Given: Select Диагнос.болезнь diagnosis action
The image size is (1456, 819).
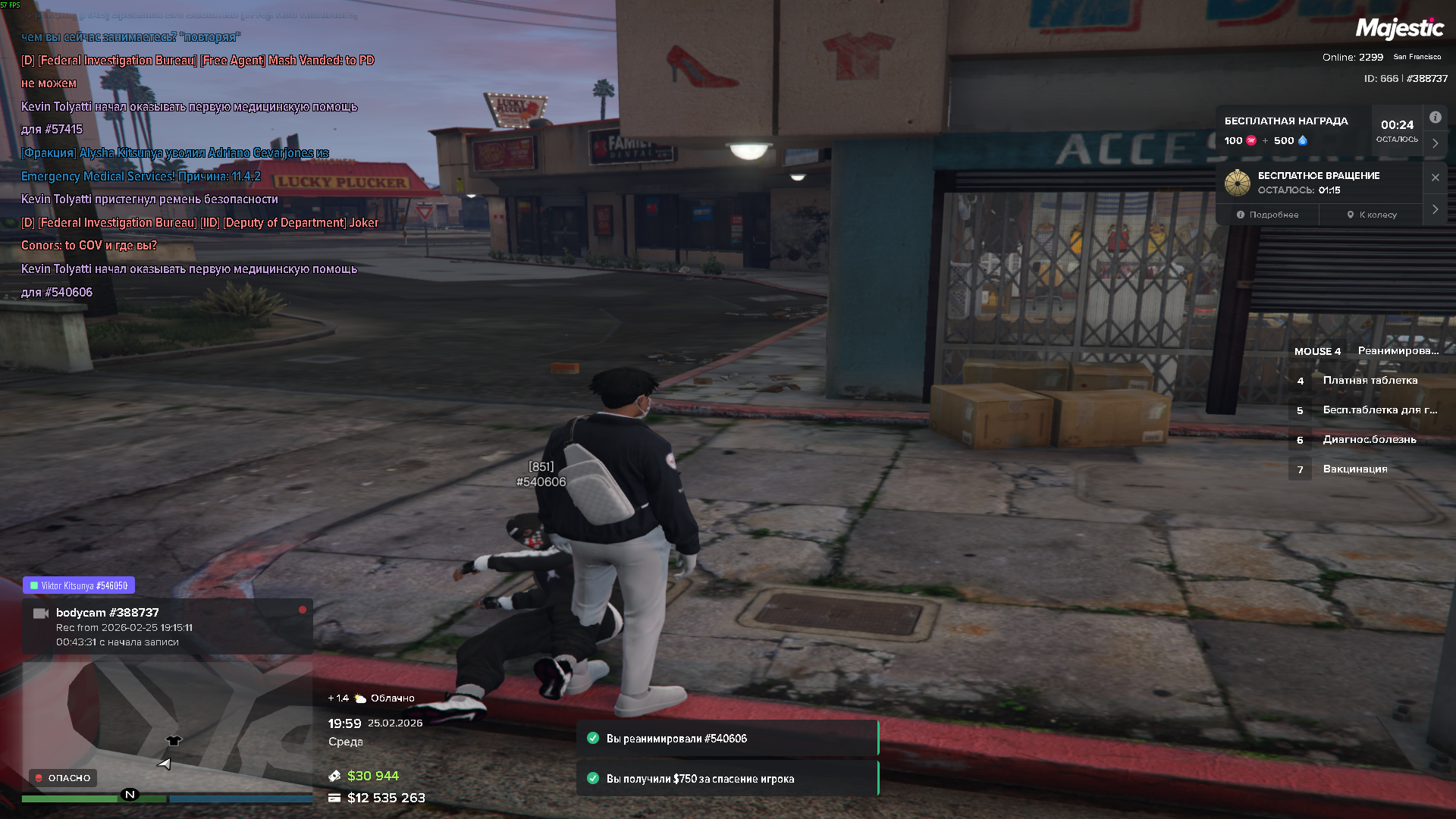Looking at the screenshot, I should (x=1369, y=440).
